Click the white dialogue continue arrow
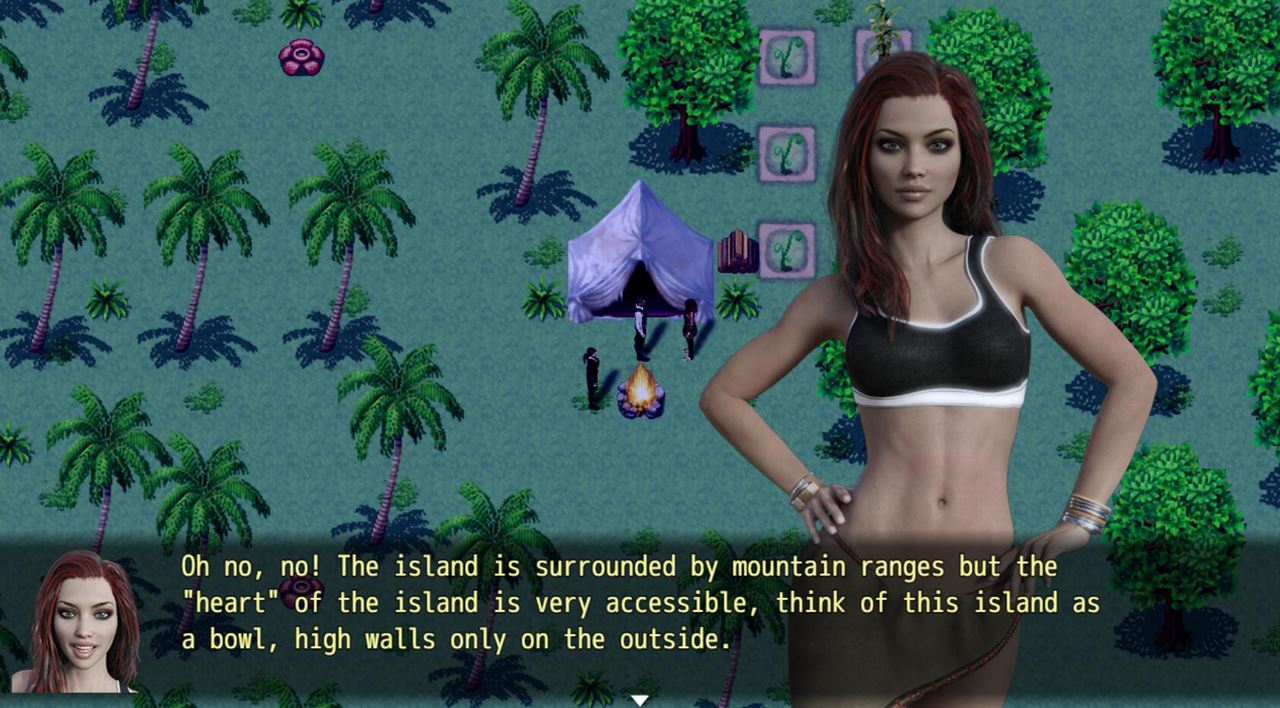 (640, 700)
